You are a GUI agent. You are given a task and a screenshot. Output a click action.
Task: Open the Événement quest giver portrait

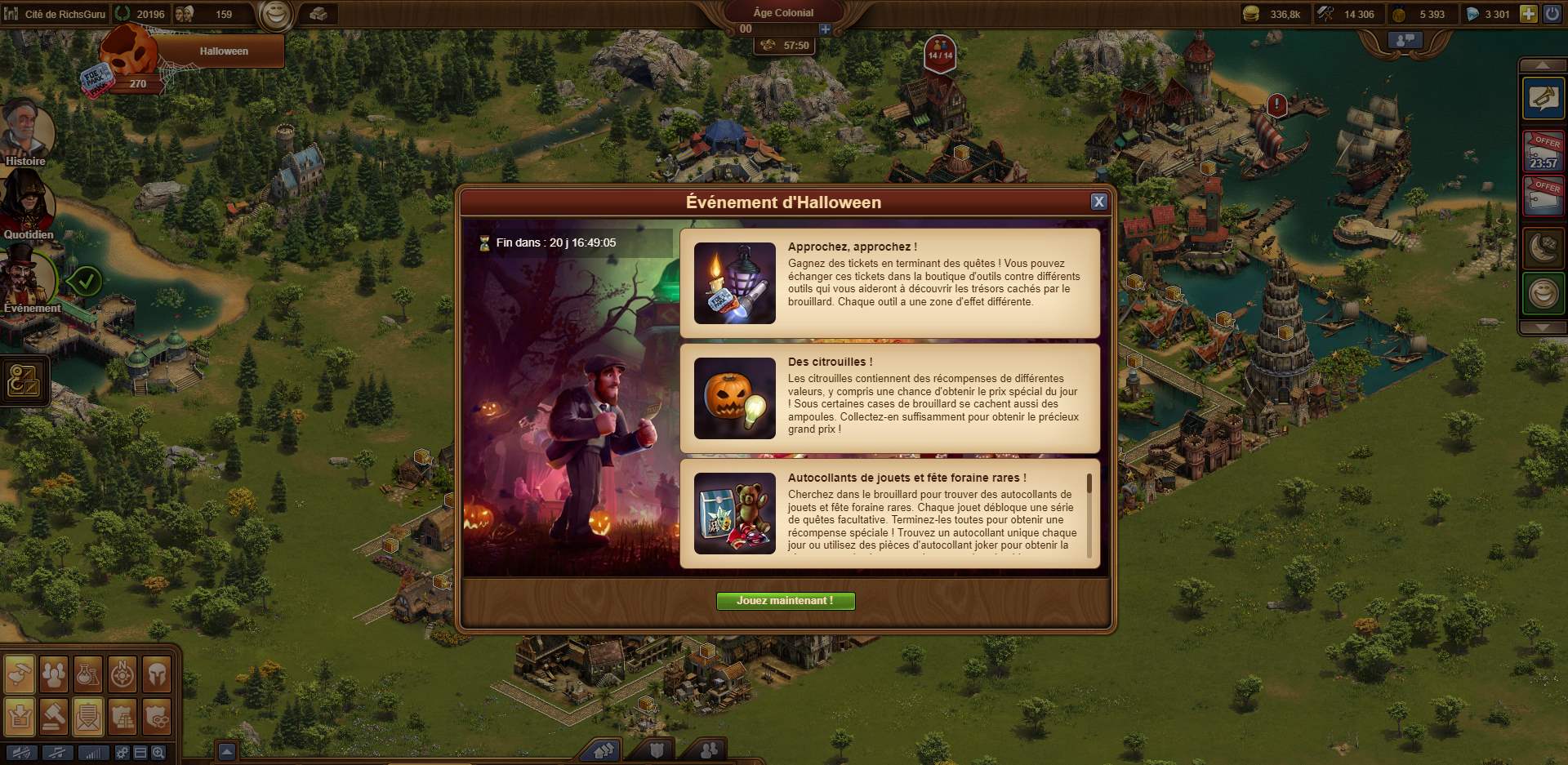click(x=28, y=278)
